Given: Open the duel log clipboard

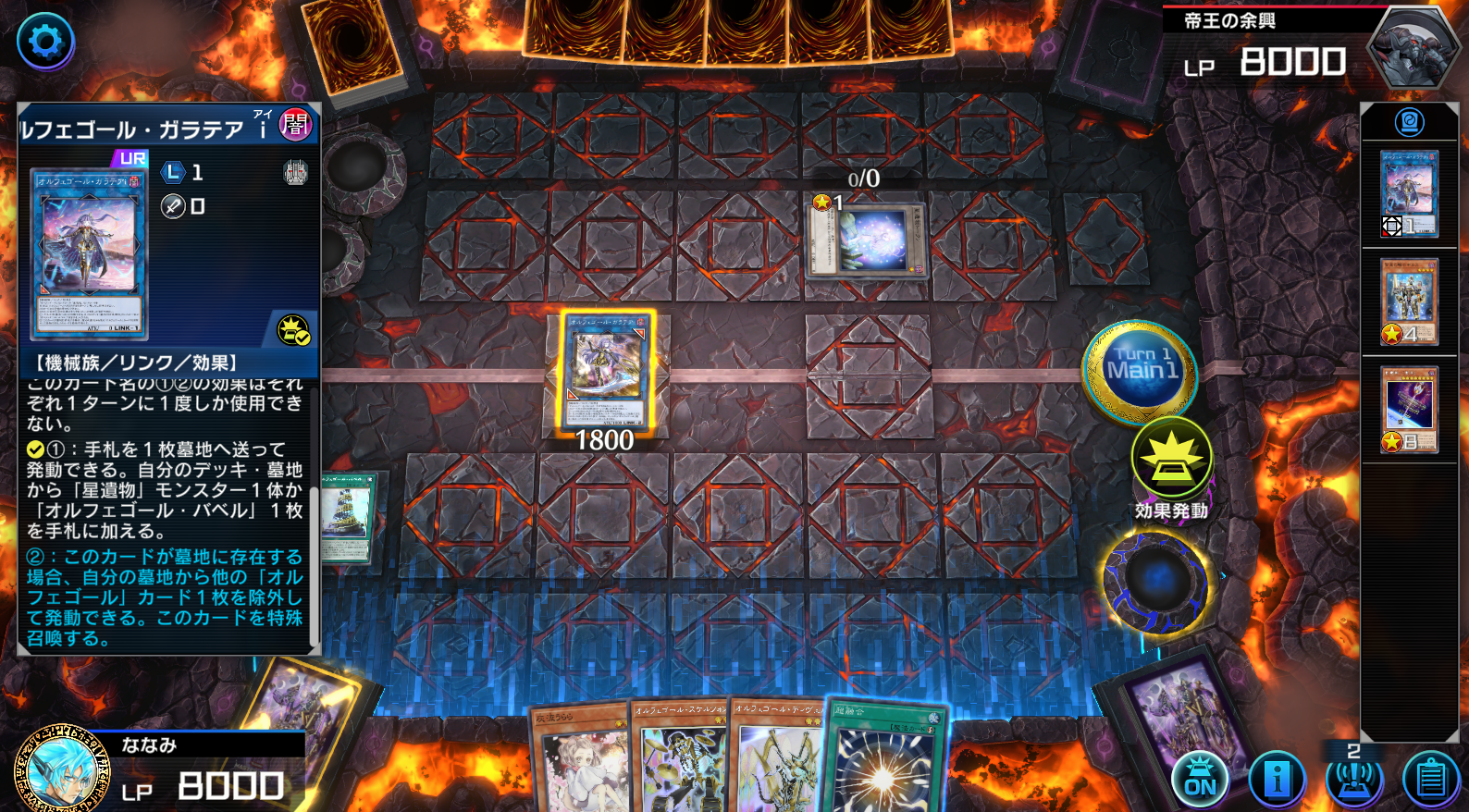Looking at the screenshot, I should pos(1430,781).
